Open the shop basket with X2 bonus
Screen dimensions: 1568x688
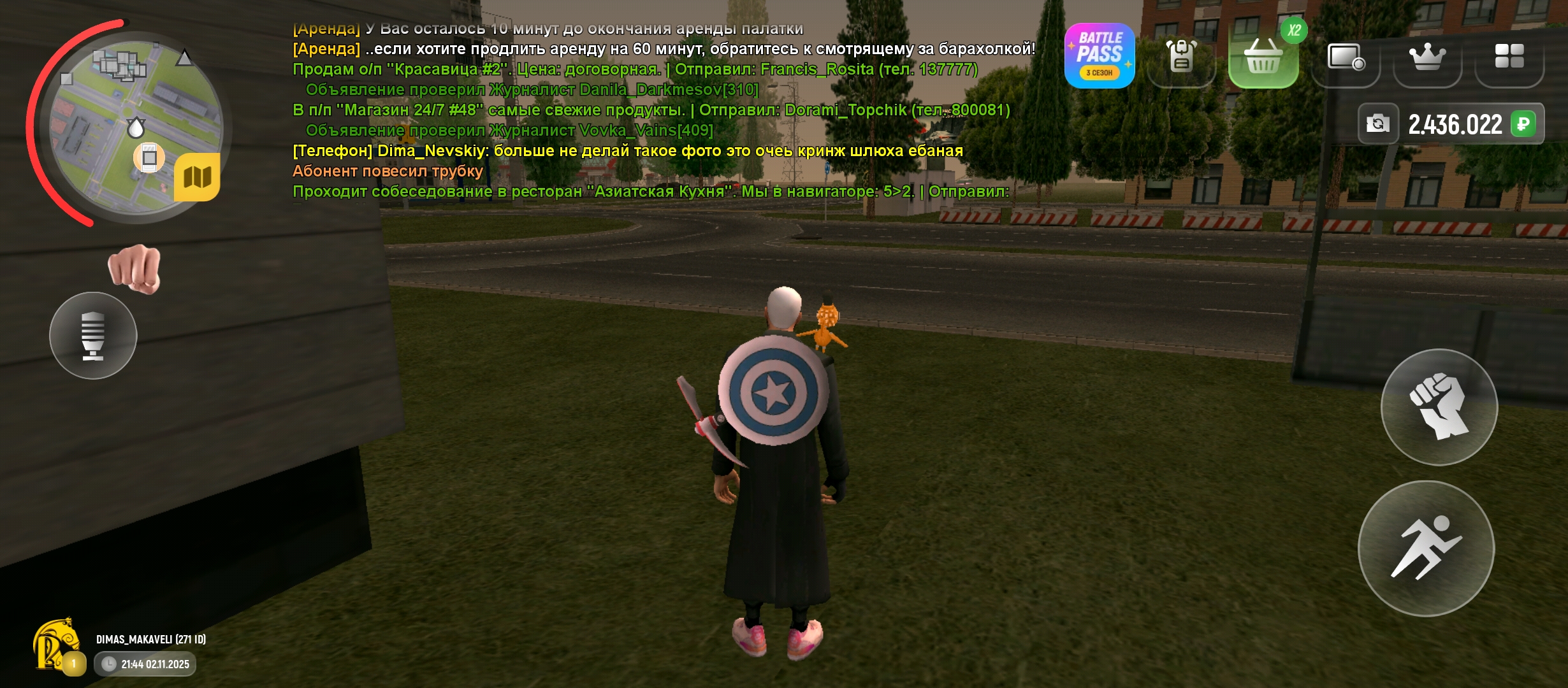(1263, 57)
